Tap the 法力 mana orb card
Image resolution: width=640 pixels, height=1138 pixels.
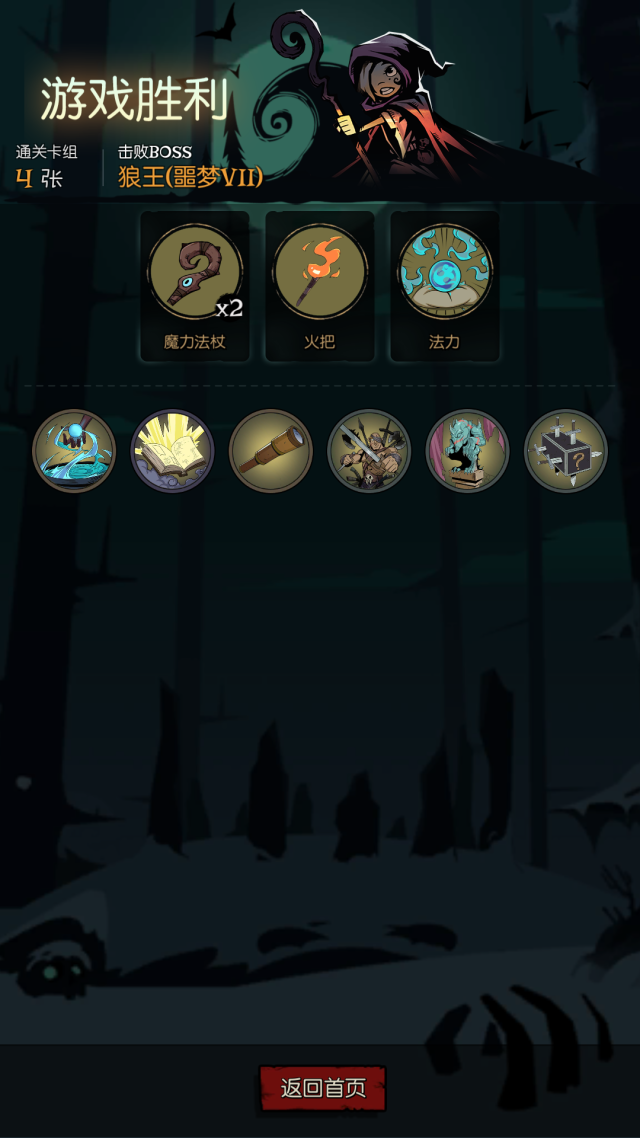click(444, 285)
